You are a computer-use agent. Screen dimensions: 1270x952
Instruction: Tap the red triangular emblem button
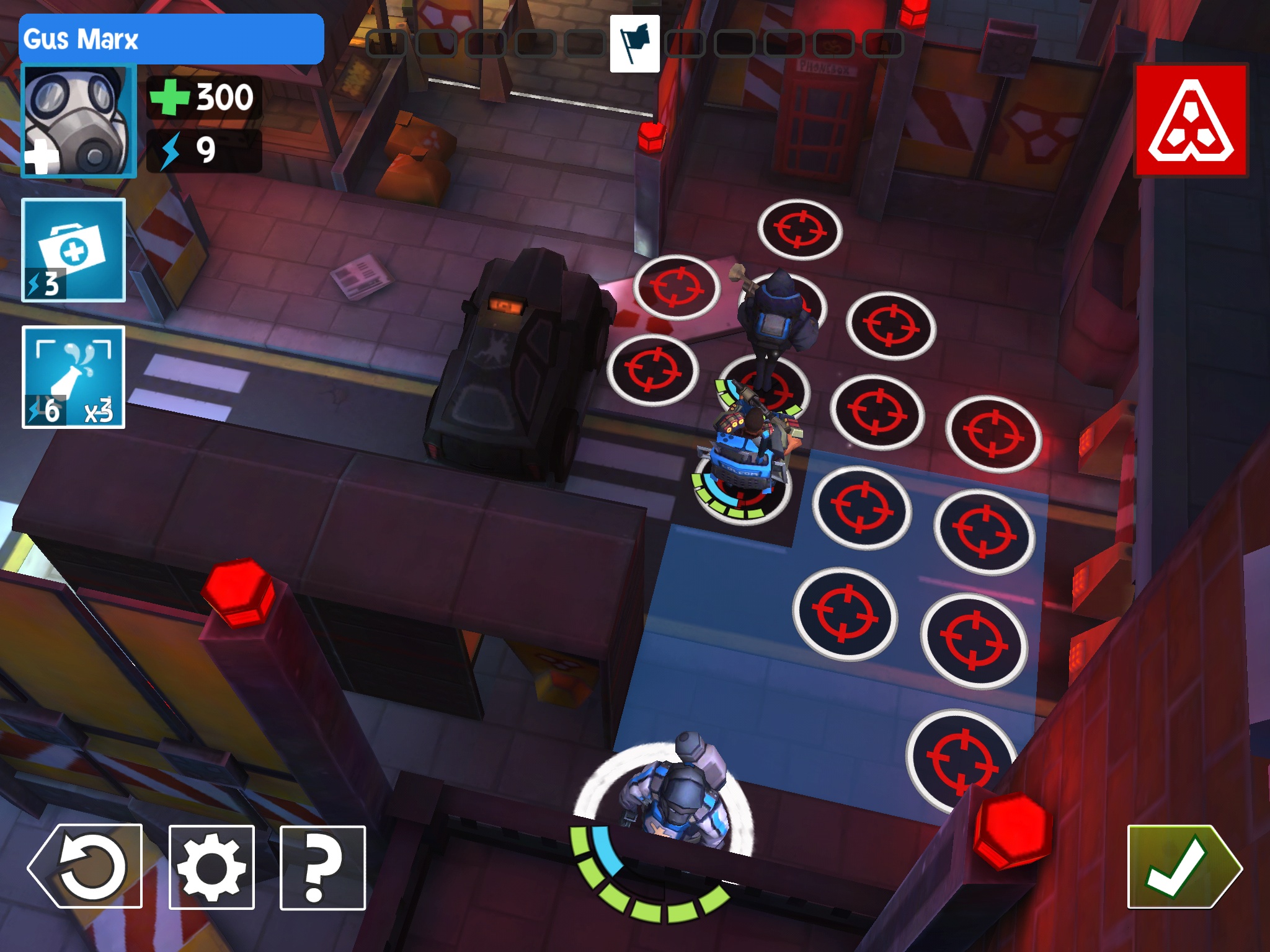click(x=1191, y=120)
